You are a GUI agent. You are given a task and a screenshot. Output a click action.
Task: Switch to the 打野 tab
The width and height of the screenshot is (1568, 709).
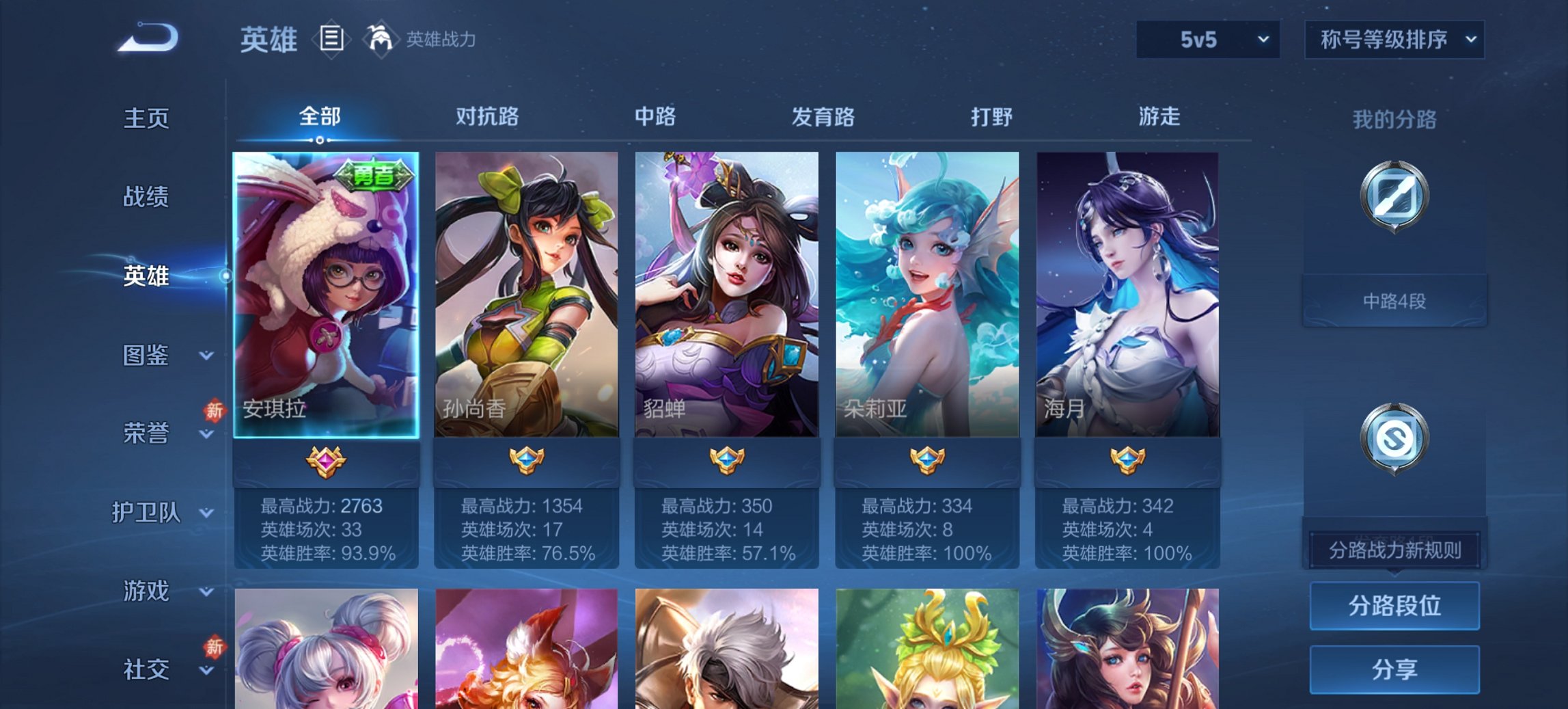coord(992,117)
